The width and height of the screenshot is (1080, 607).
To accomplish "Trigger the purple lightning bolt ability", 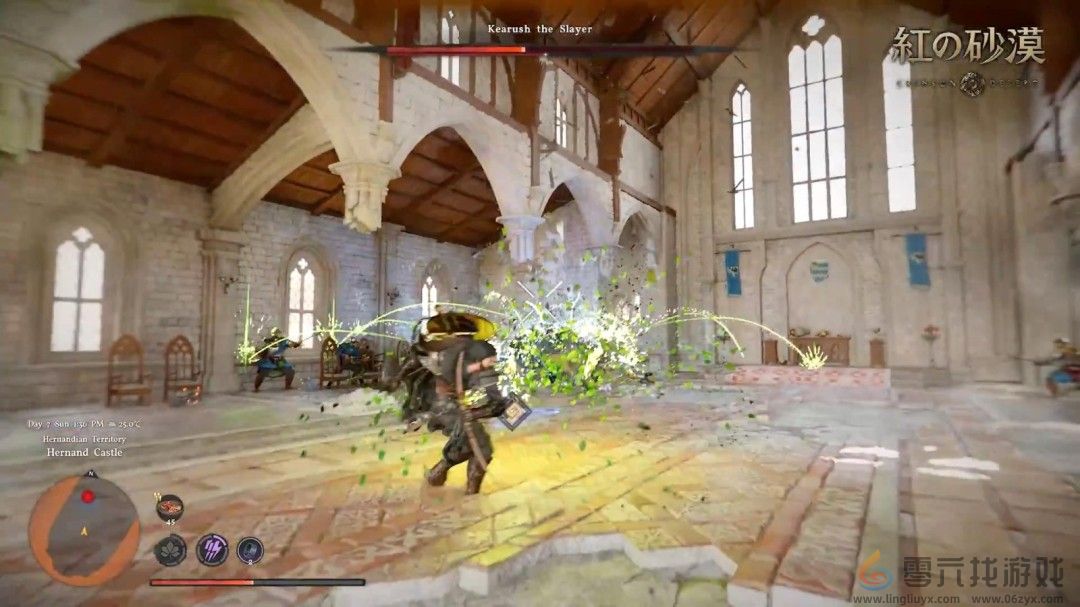I will [x=212, y=549].
